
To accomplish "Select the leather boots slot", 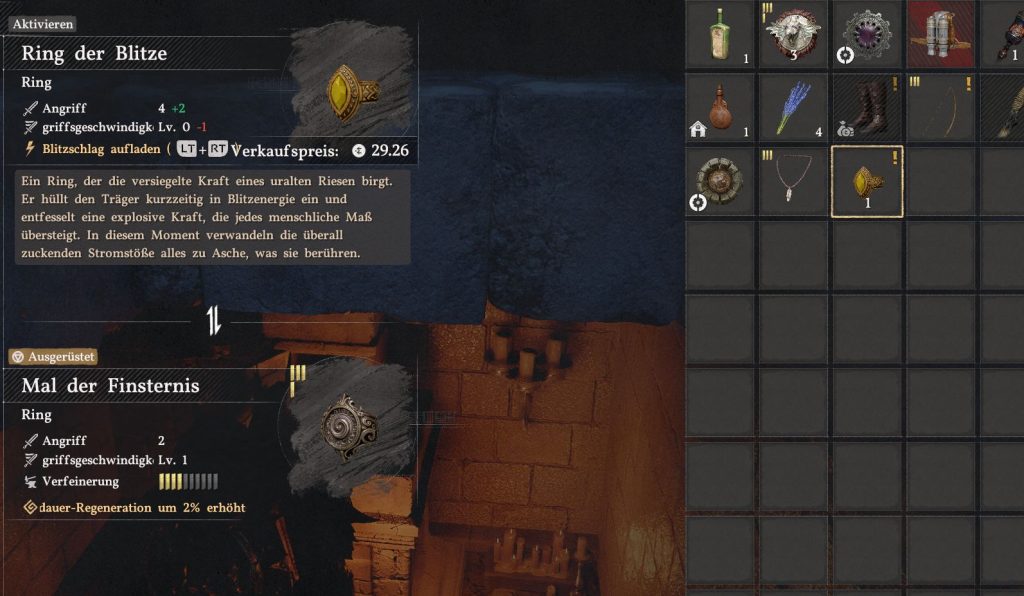I will tap(866, 108).
